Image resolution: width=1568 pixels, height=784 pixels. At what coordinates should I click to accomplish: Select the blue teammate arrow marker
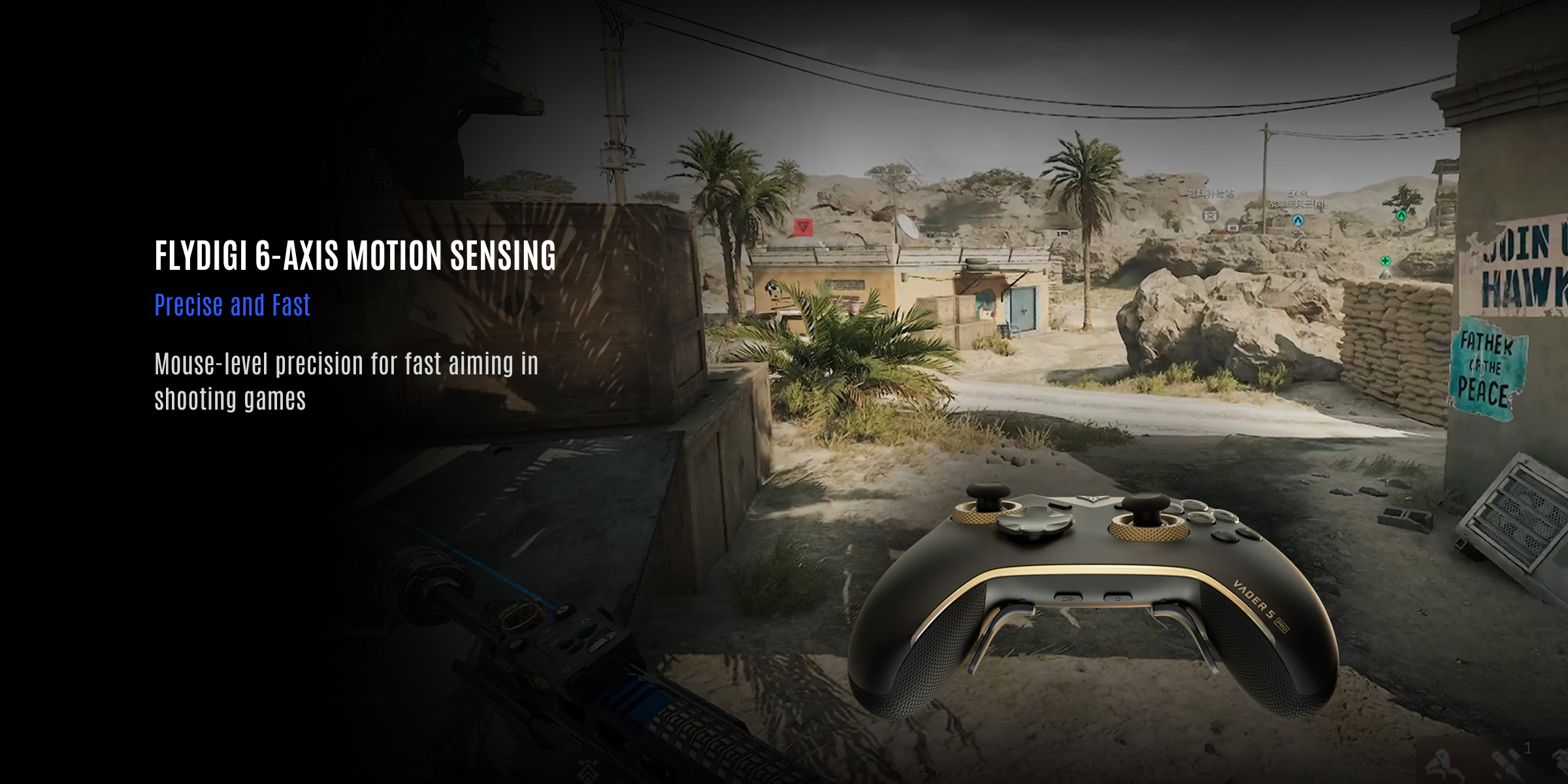(x=1298, y=221)
